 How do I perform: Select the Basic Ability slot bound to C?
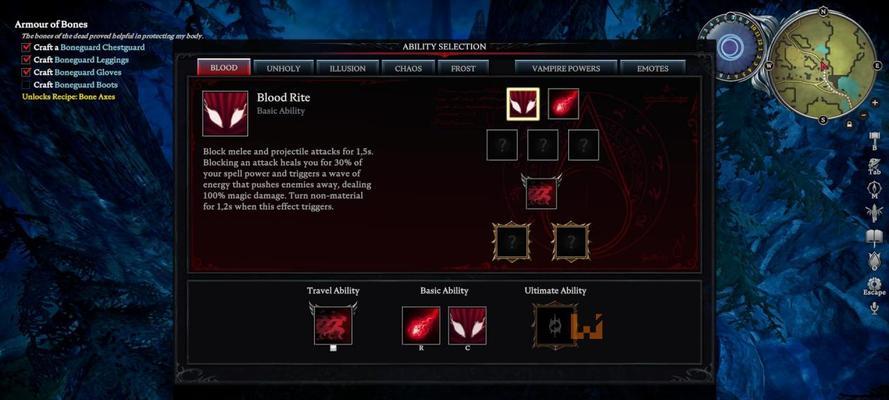(x=467, y=325)
